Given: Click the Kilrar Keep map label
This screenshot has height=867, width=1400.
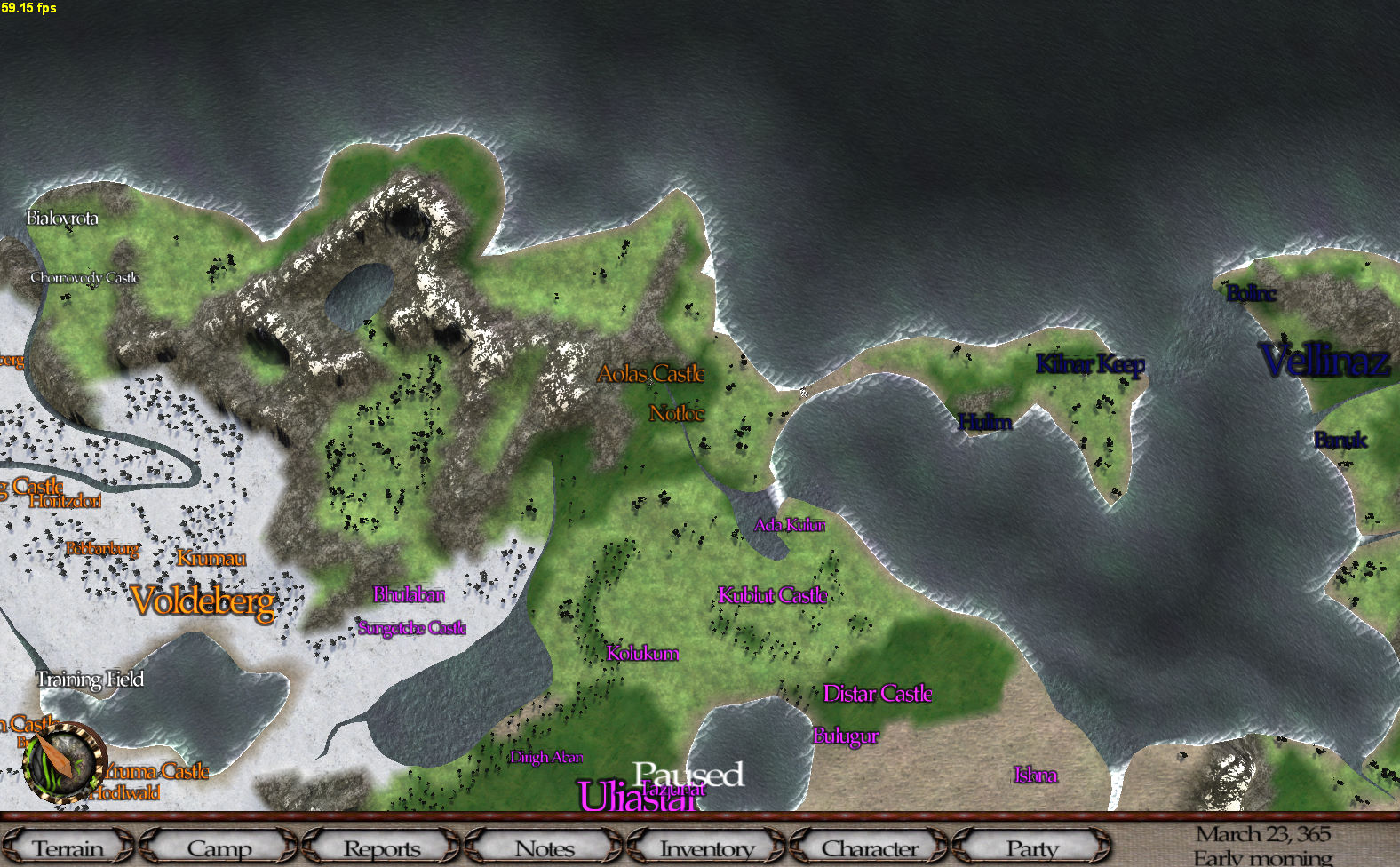Looking at the screenshot, I should (1090, 364).
